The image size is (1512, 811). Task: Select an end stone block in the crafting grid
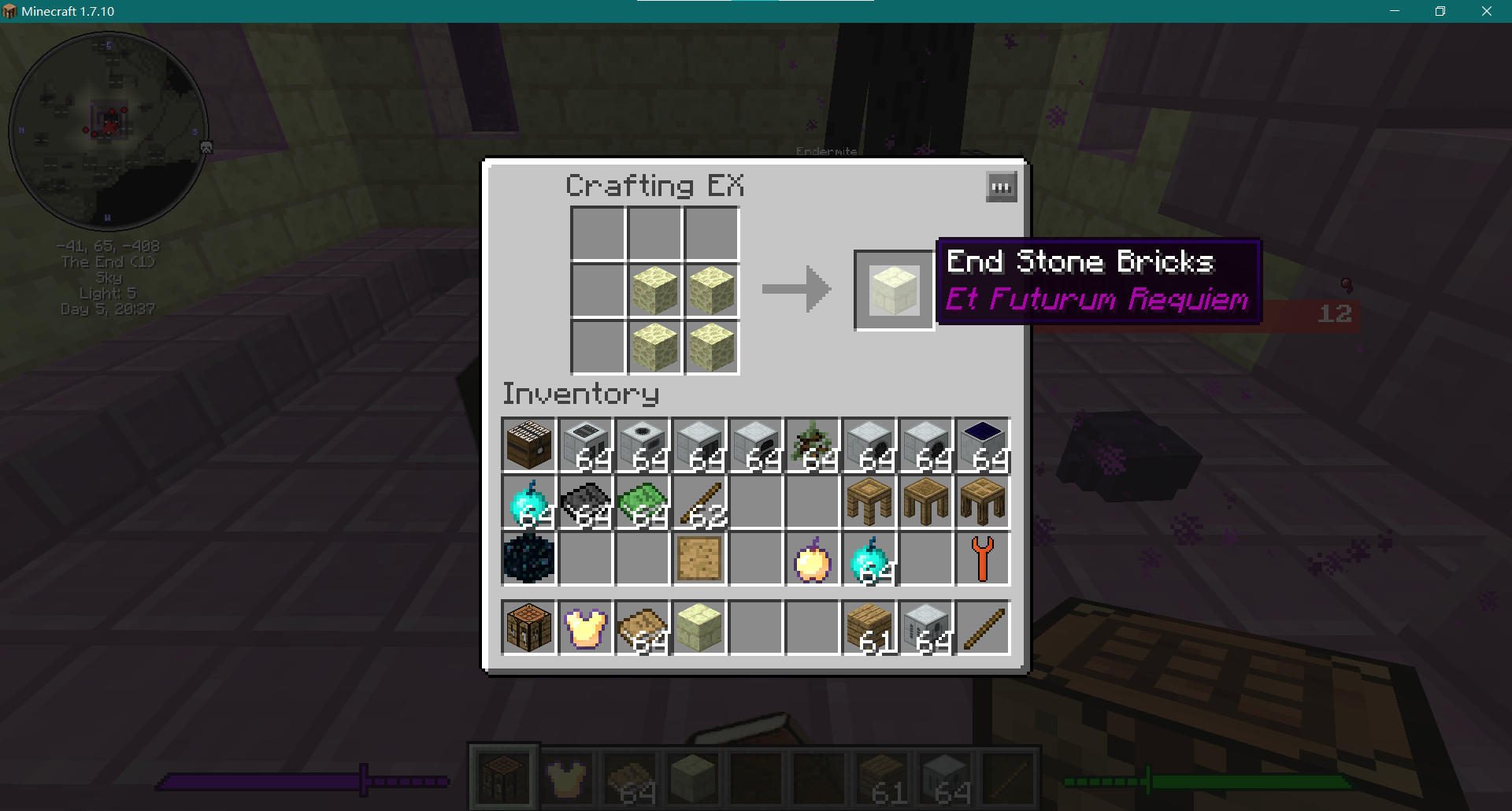coord(654,290)
